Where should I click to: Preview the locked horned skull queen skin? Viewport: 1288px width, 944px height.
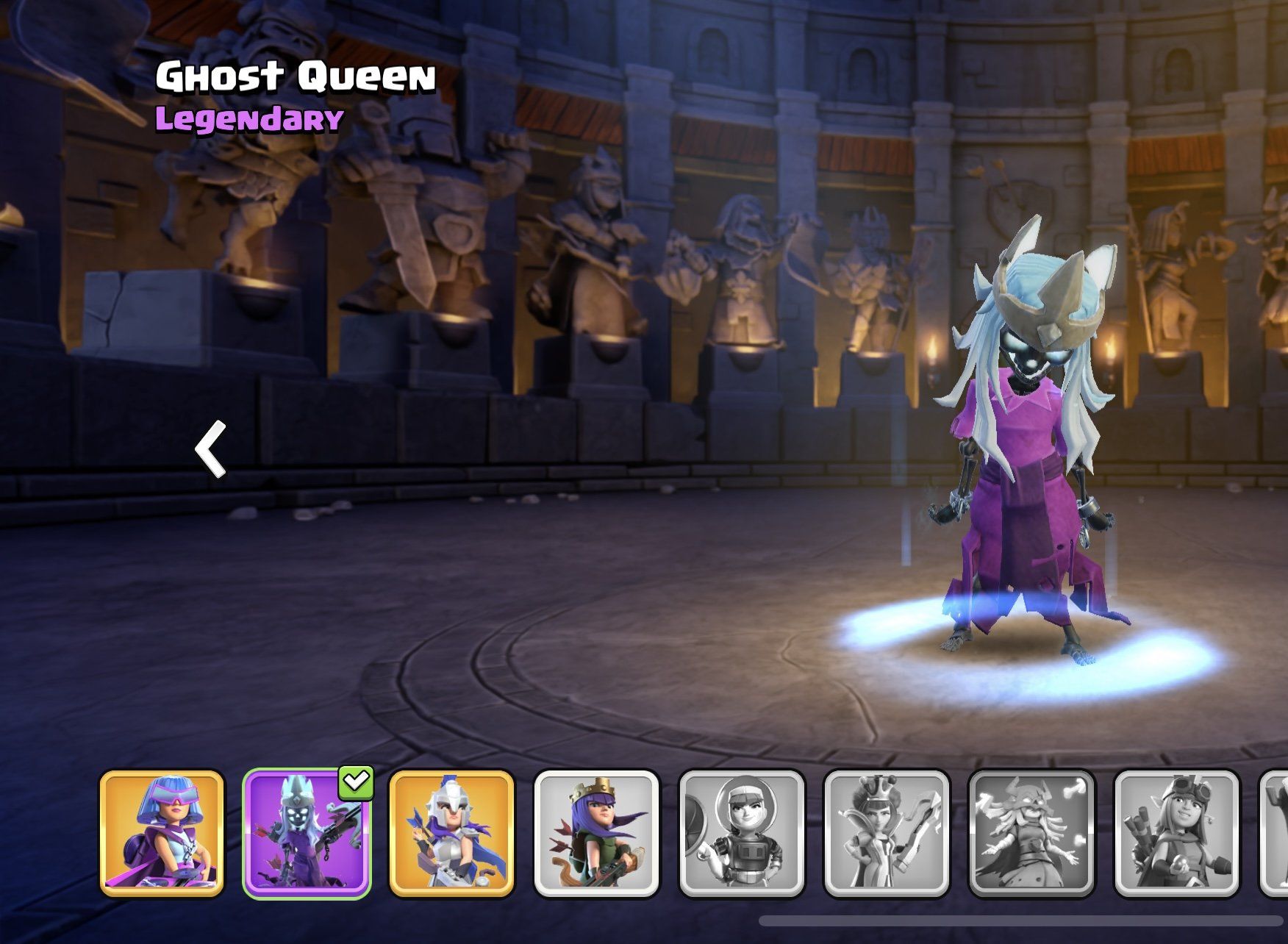[x=1031, y=833]
